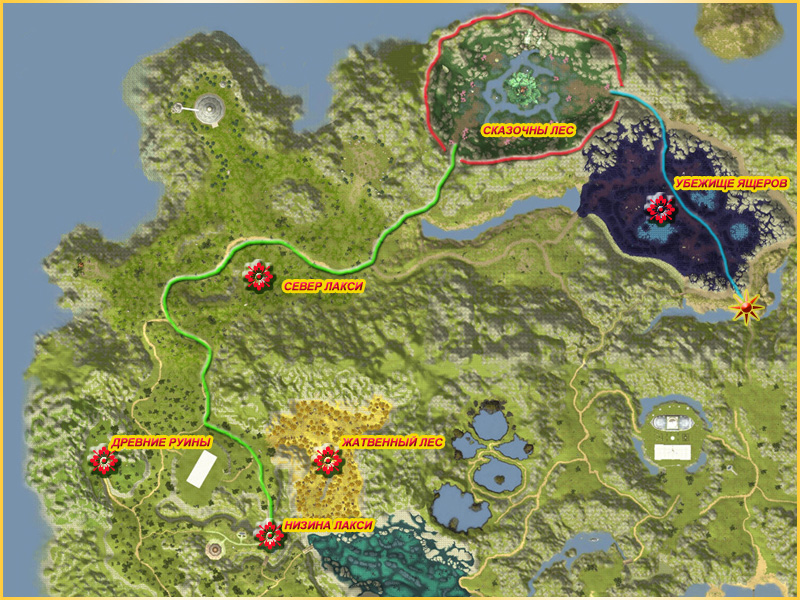Pick the red marker for ЖАТВЕННЫЙ ЛЕС
Viewport: 800px width, 600px height.
[327, 460]
